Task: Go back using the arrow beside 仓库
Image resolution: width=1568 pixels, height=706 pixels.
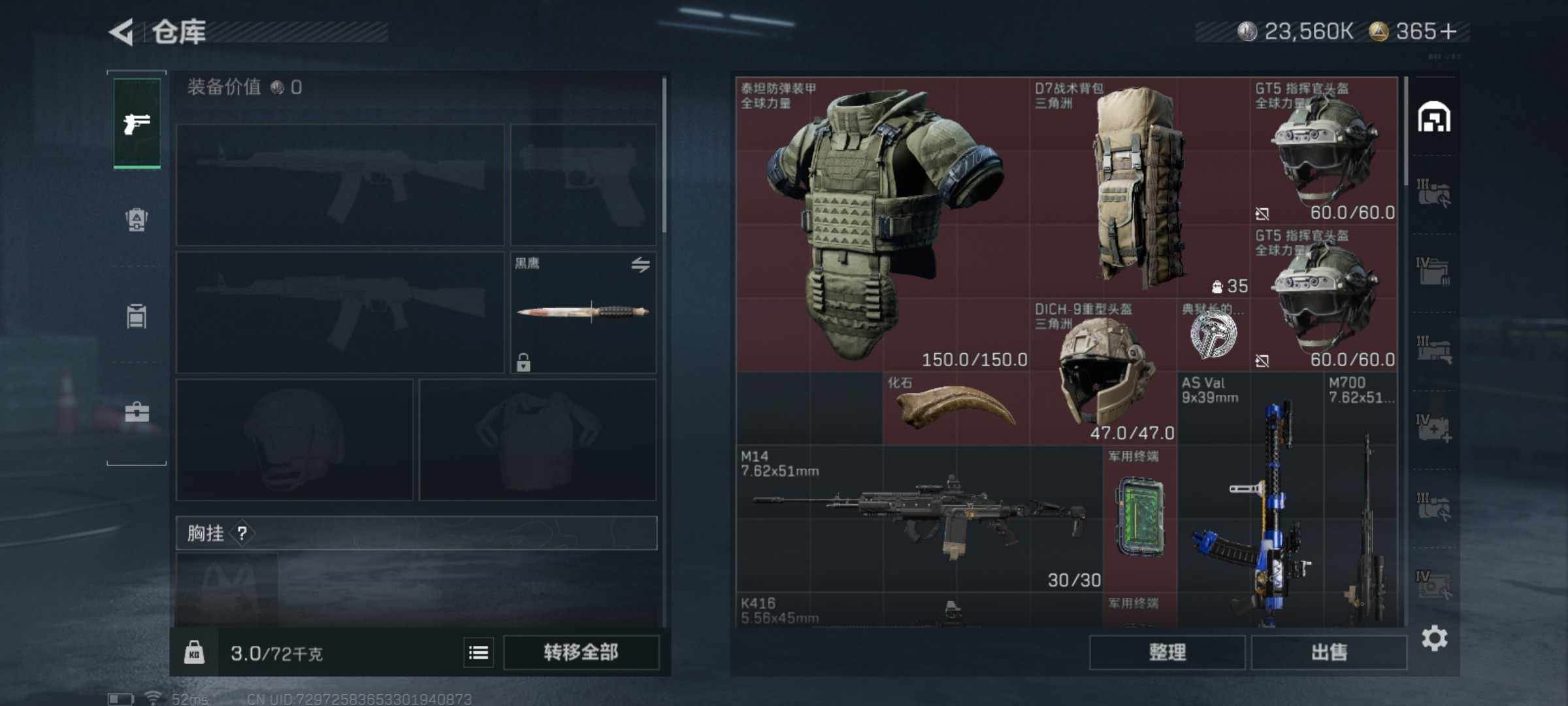Action: (122, 32)
